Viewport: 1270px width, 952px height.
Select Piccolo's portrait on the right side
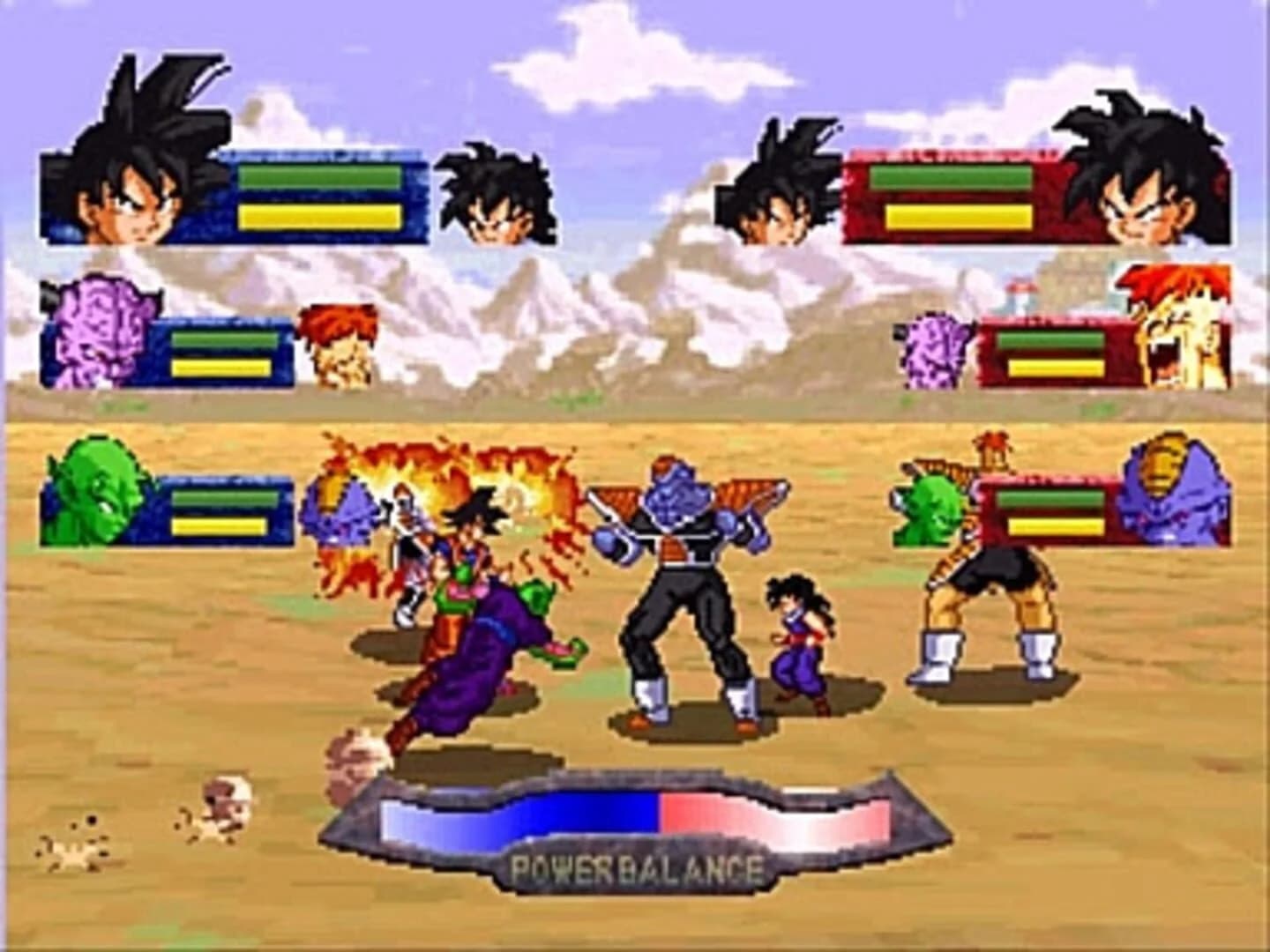coord(926,511)
